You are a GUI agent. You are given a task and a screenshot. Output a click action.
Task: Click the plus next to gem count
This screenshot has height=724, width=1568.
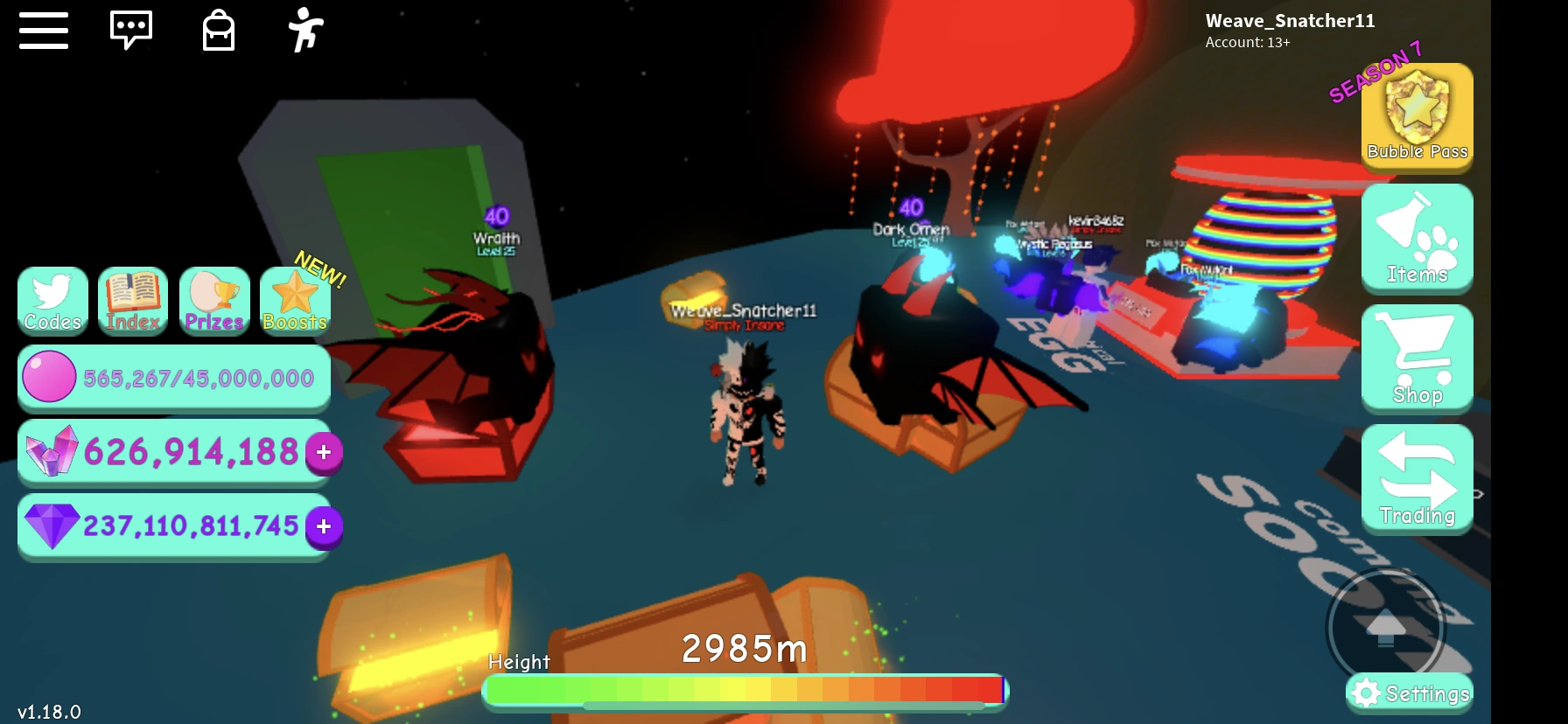(x=322, y=453)
